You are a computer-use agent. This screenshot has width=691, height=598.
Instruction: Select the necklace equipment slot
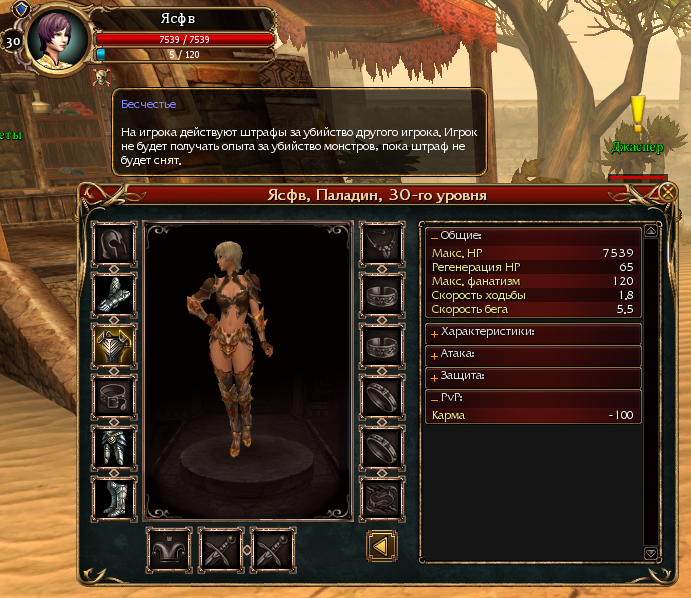tap(382, 243)
